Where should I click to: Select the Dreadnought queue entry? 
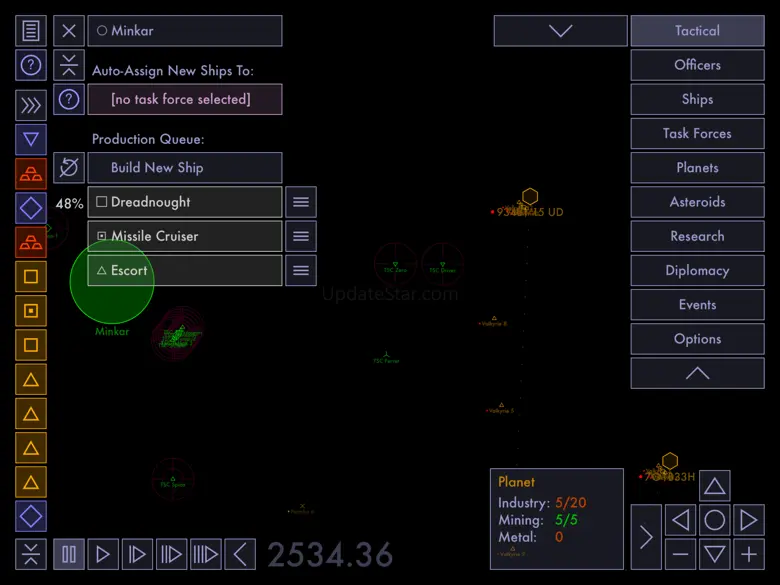coord(185,202)
